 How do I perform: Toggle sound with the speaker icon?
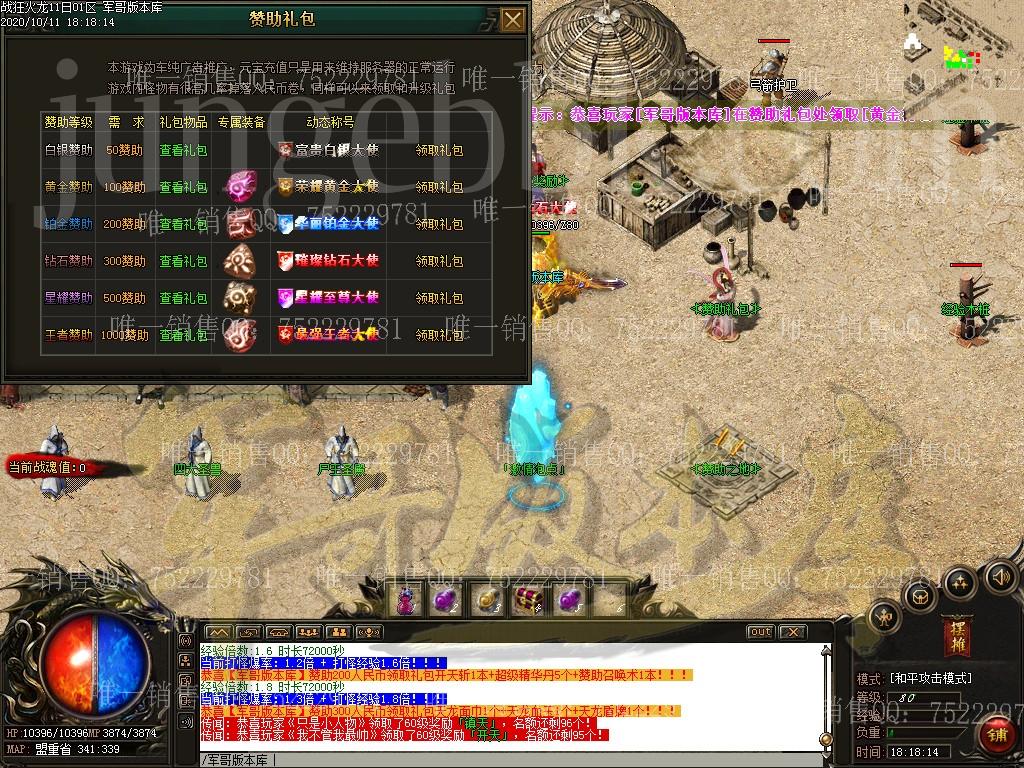[1000, 576]
